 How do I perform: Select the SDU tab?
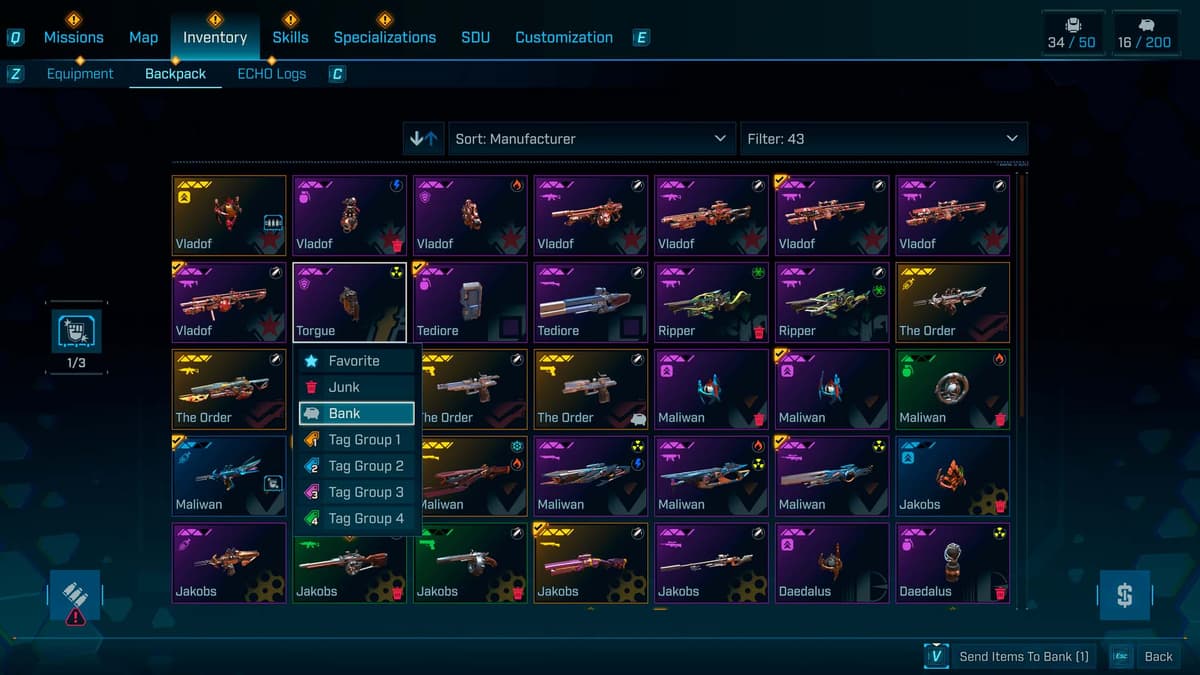click(476, 38)
